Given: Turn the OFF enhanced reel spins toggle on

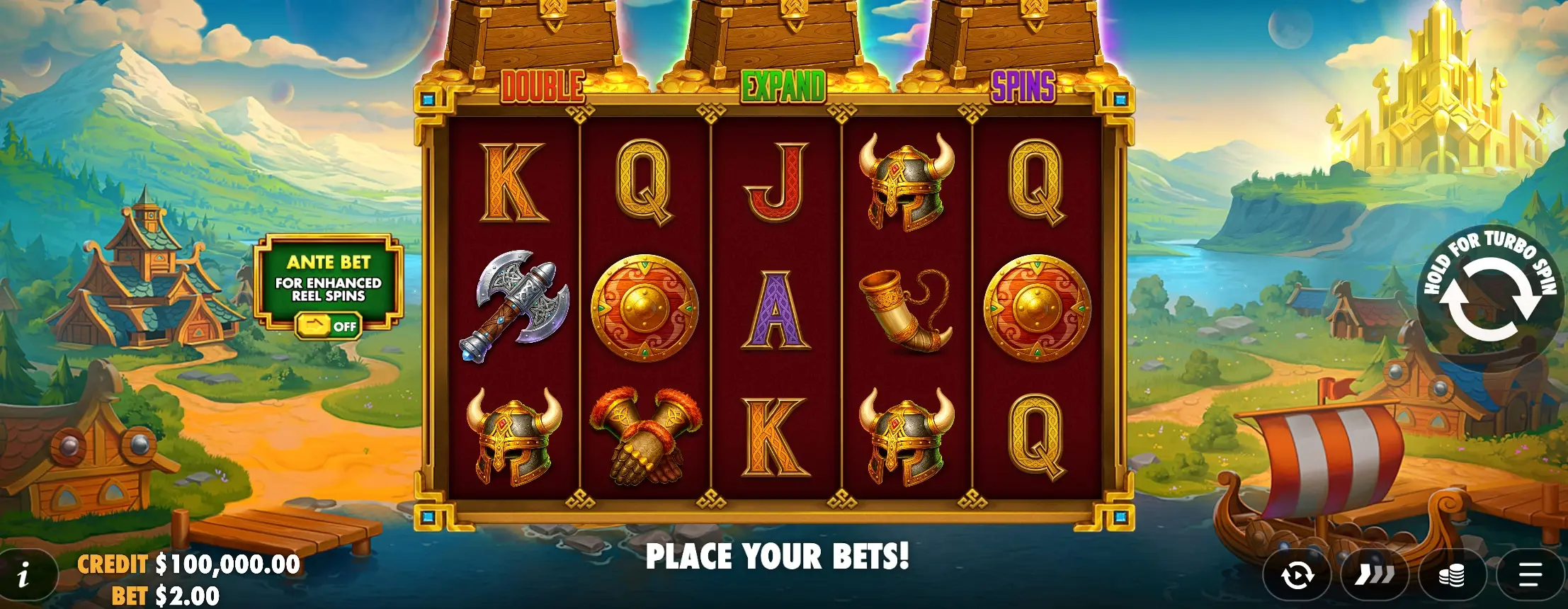Looking at the screenshot, I should pos(328,324).
